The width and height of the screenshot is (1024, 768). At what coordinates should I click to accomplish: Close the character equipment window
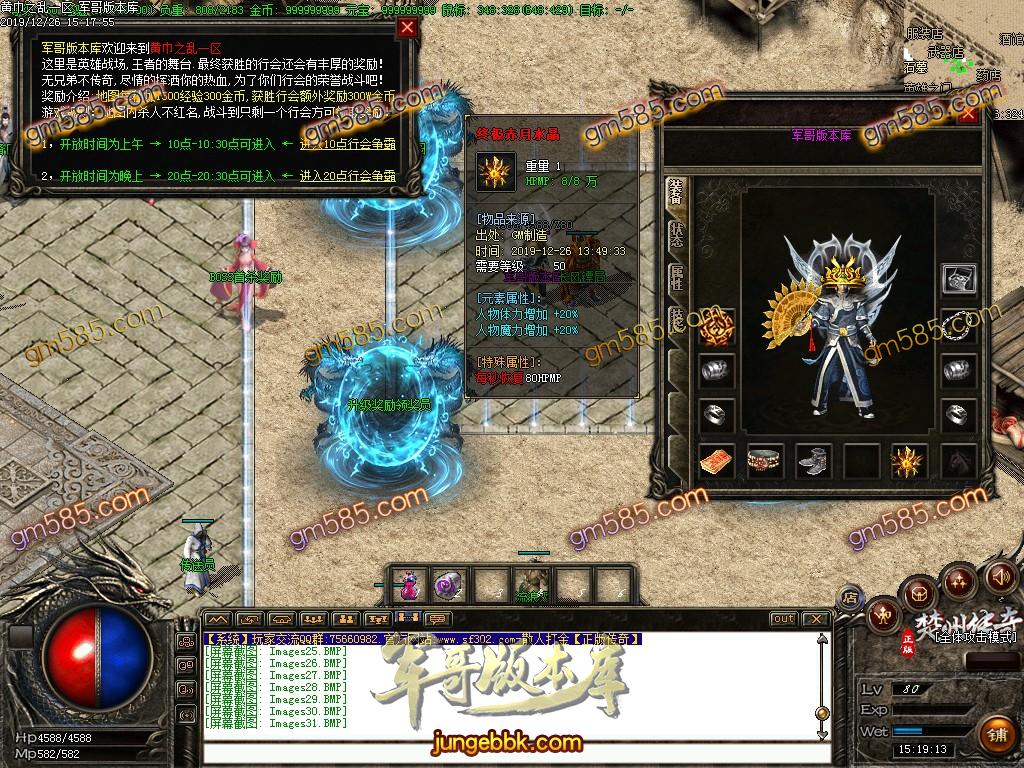967,114
